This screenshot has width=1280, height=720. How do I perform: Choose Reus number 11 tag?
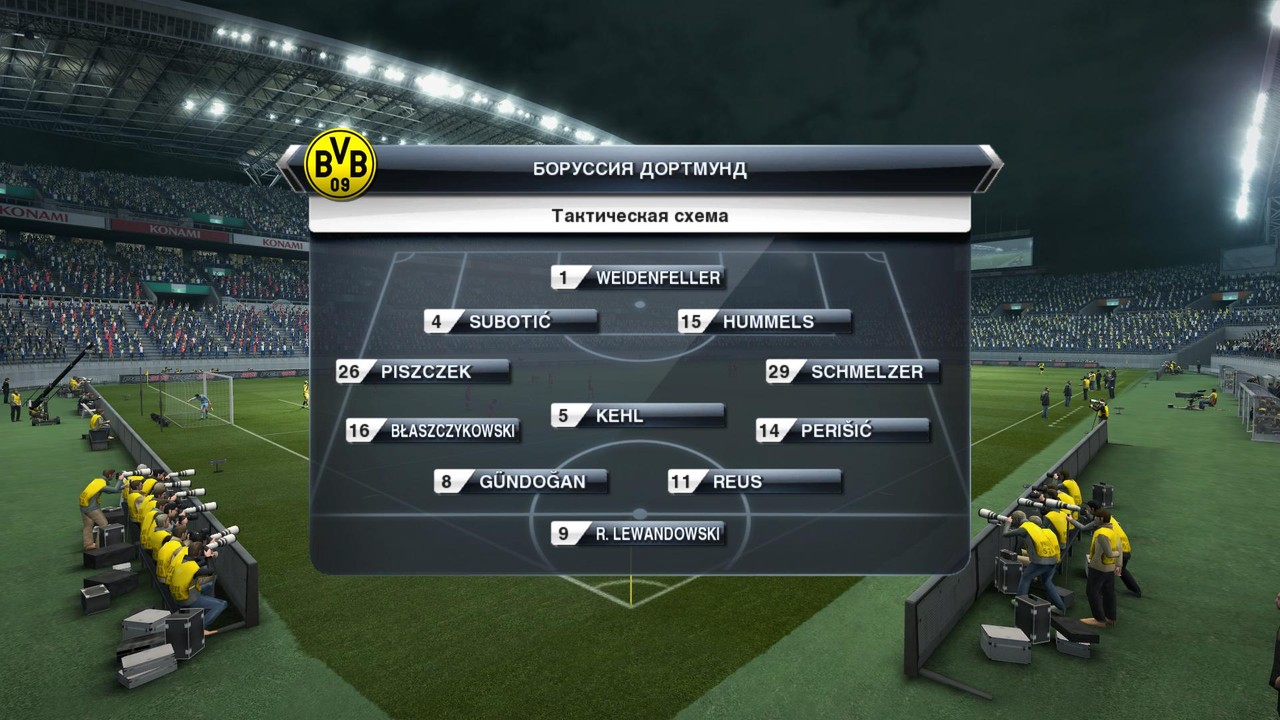pos(754,482)
